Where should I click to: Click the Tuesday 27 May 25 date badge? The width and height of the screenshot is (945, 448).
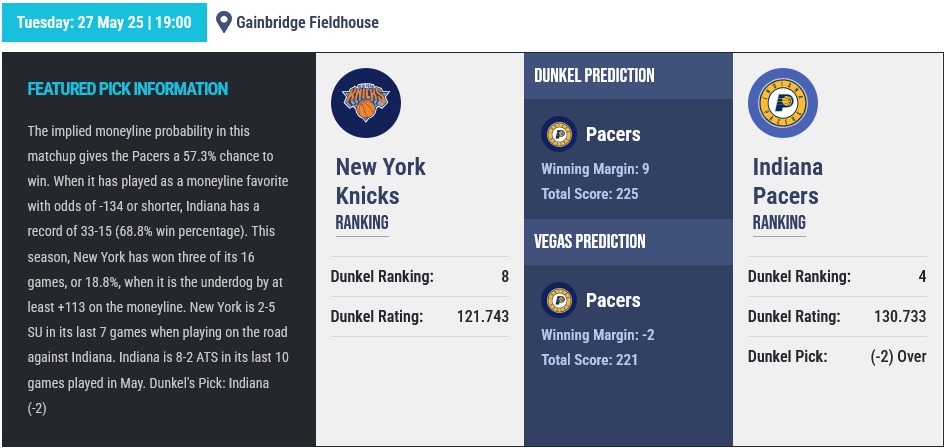(104, 22)
